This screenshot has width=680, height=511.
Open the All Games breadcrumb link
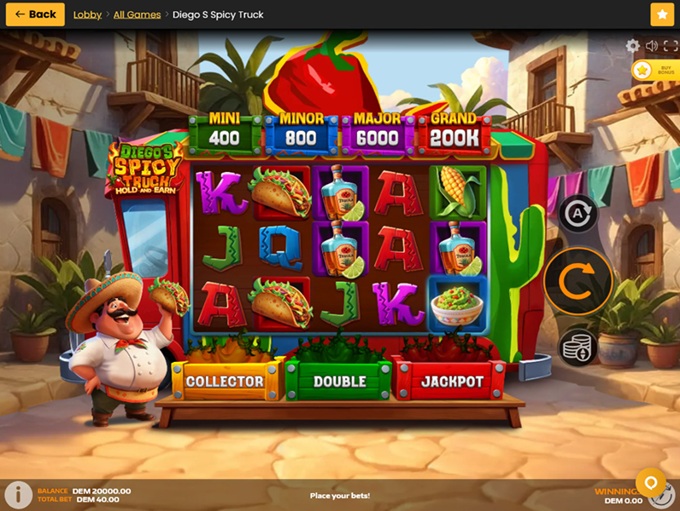[137, 15]
